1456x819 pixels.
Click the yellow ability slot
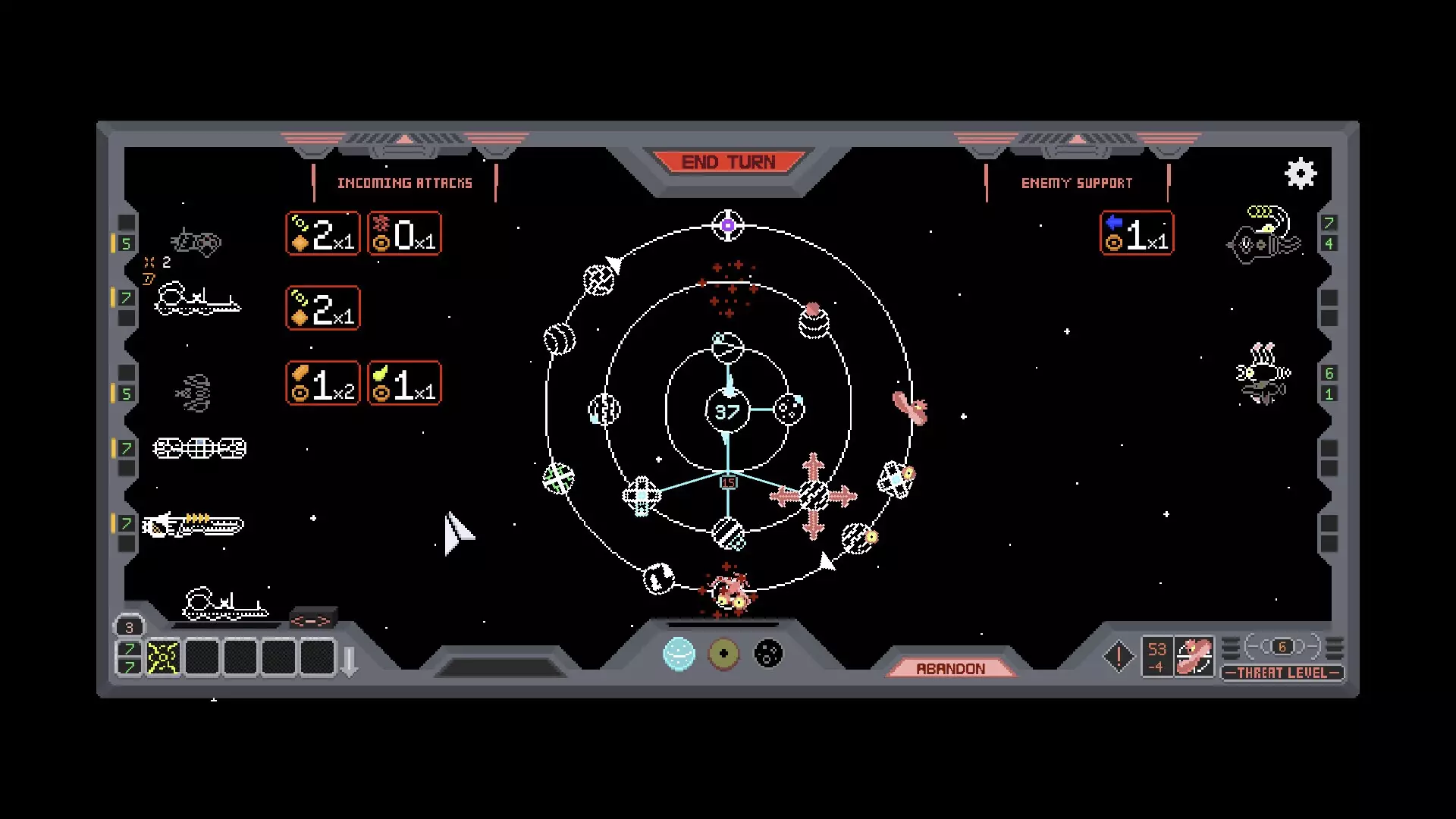(163, 657)
